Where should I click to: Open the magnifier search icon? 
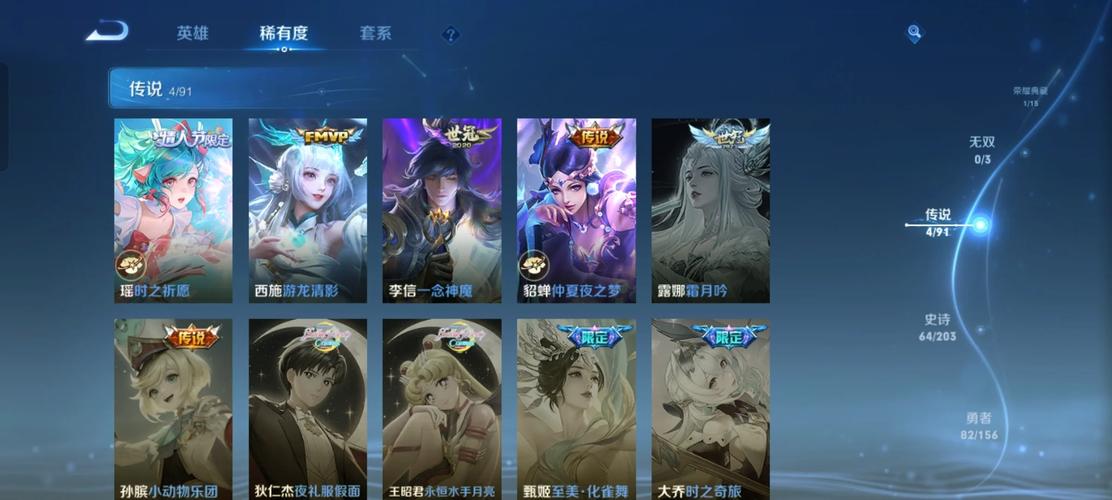tap(914, 33)
